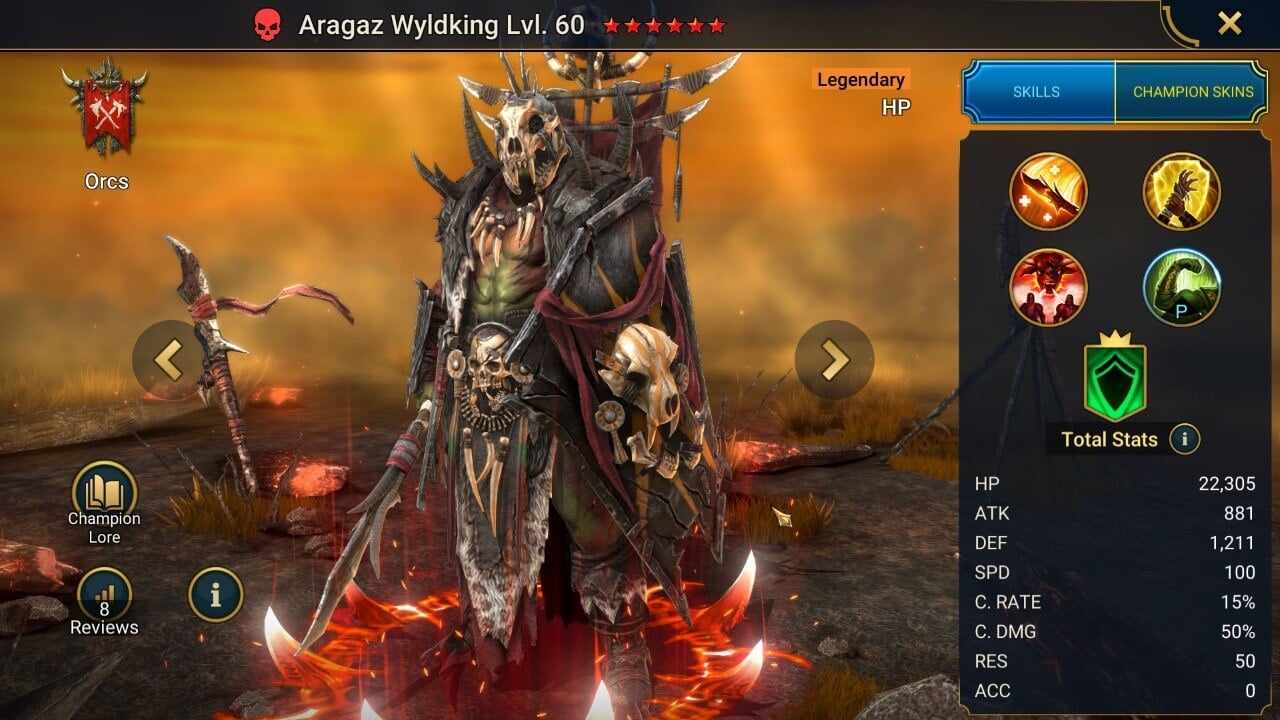Select the golden shield fist skill icon
1280x720 pixels.
pos(1181,191)
